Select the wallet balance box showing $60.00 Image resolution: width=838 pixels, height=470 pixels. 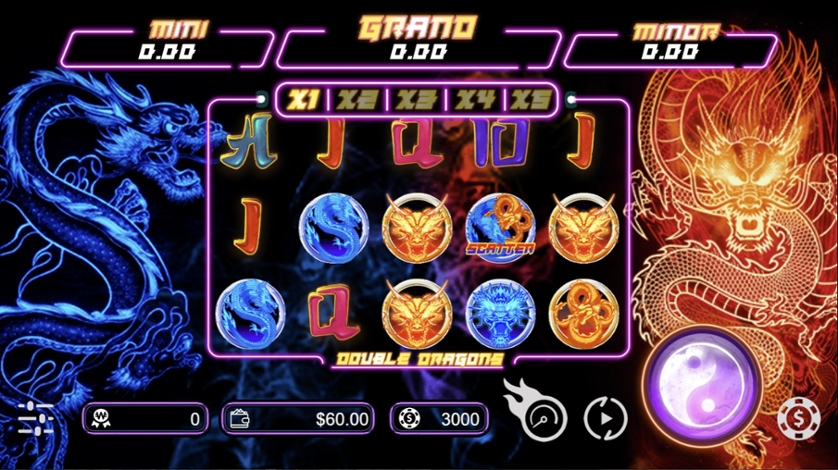pos(298,419)
